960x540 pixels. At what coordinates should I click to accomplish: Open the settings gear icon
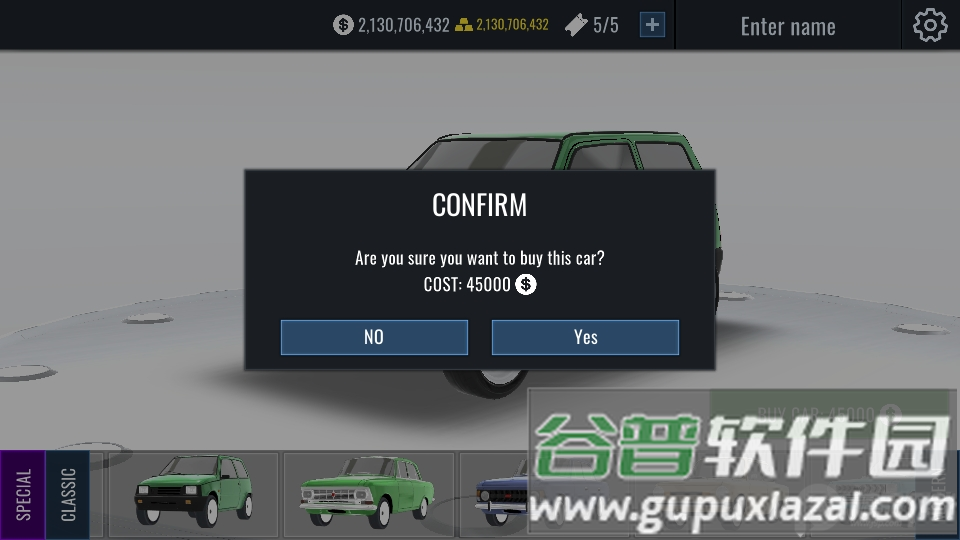[x=929, y=25]
